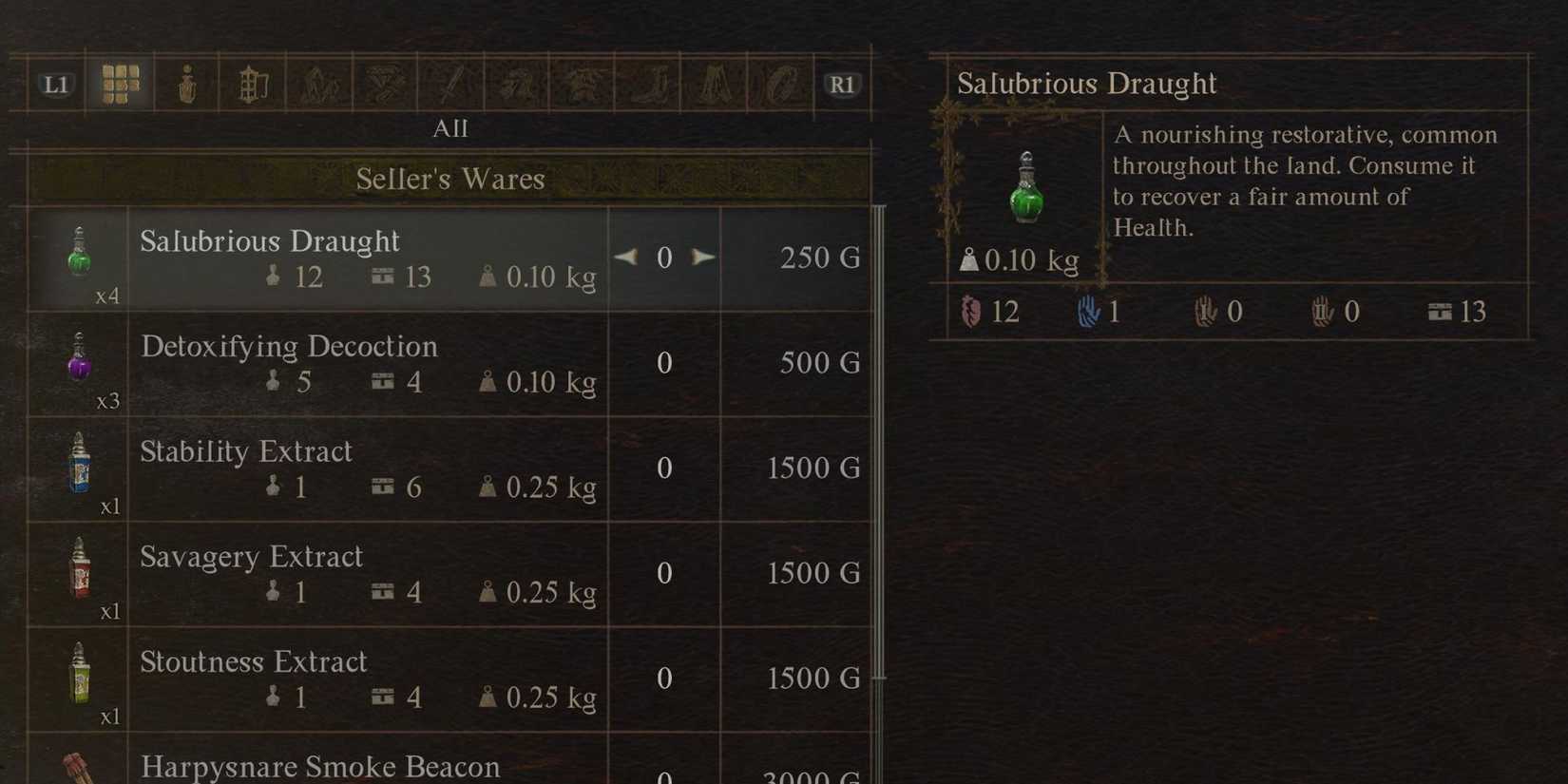The width and height of the screenshot is (1568, 784).
Task: Select the All tab above the wares list
Action: [x=451, y=128]
